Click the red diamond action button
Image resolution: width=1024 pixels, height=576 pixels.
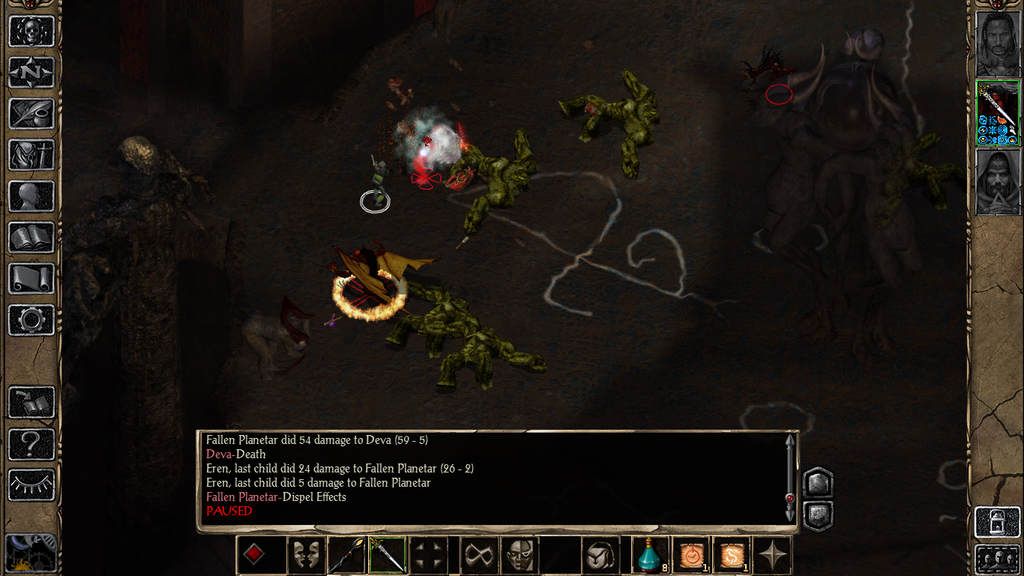click(x=254, y=555)
